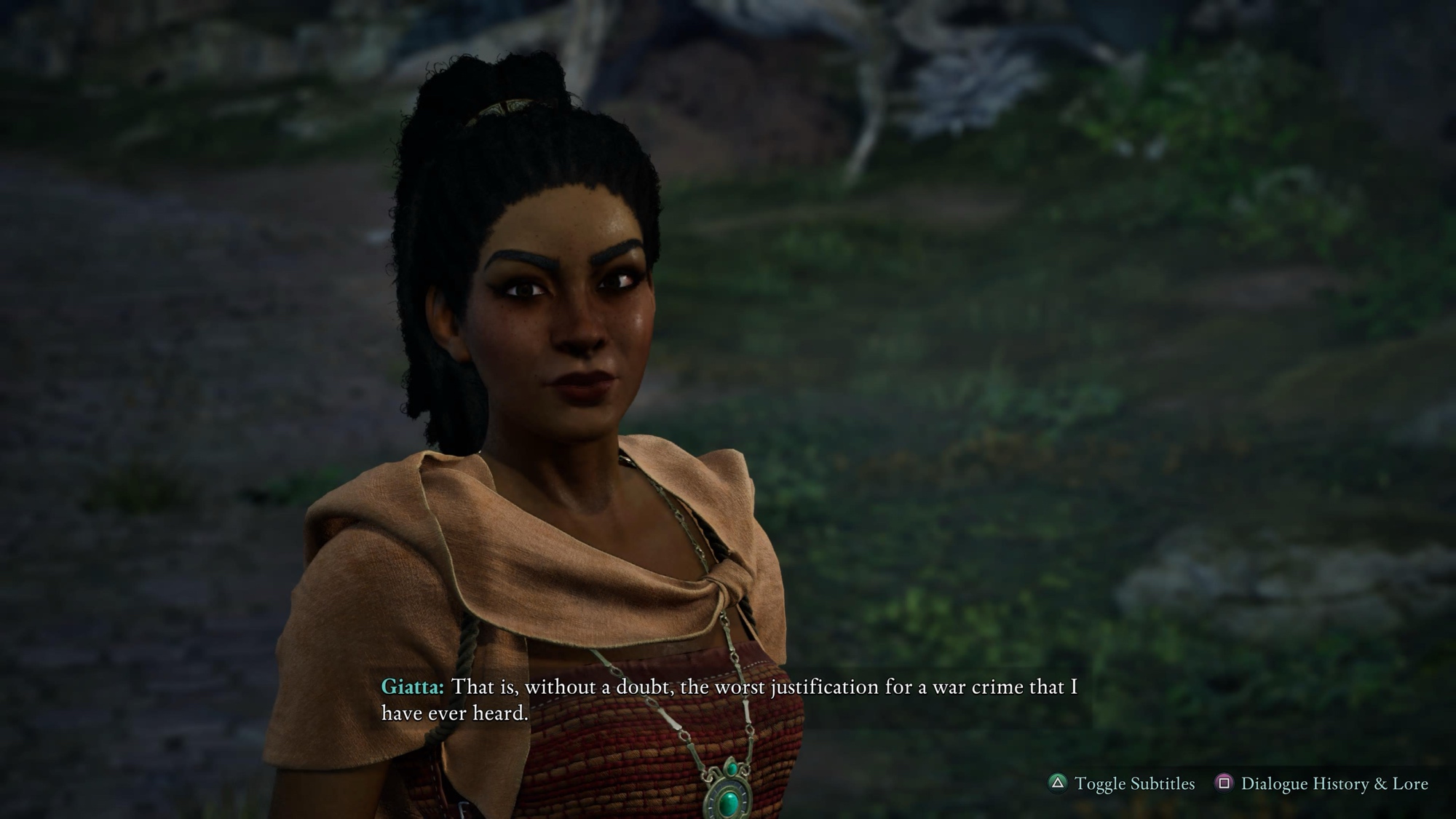Toggle Subtitles option in the dialogue footer
Screen dimensions: 1456x819
(x=1122, y=783)
